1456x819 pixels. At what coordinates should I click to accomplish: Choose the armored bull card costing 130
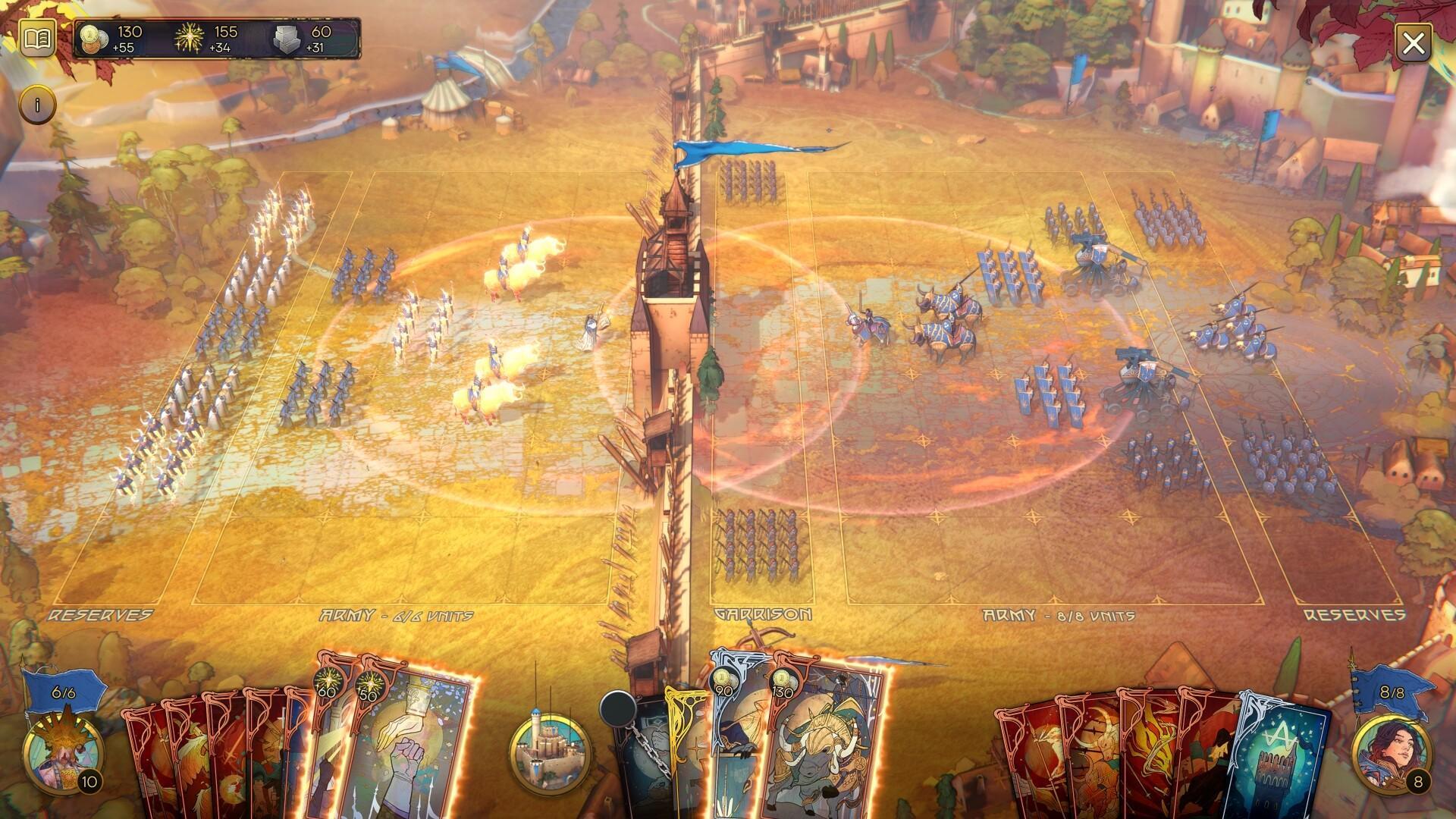tap(827, 747)
